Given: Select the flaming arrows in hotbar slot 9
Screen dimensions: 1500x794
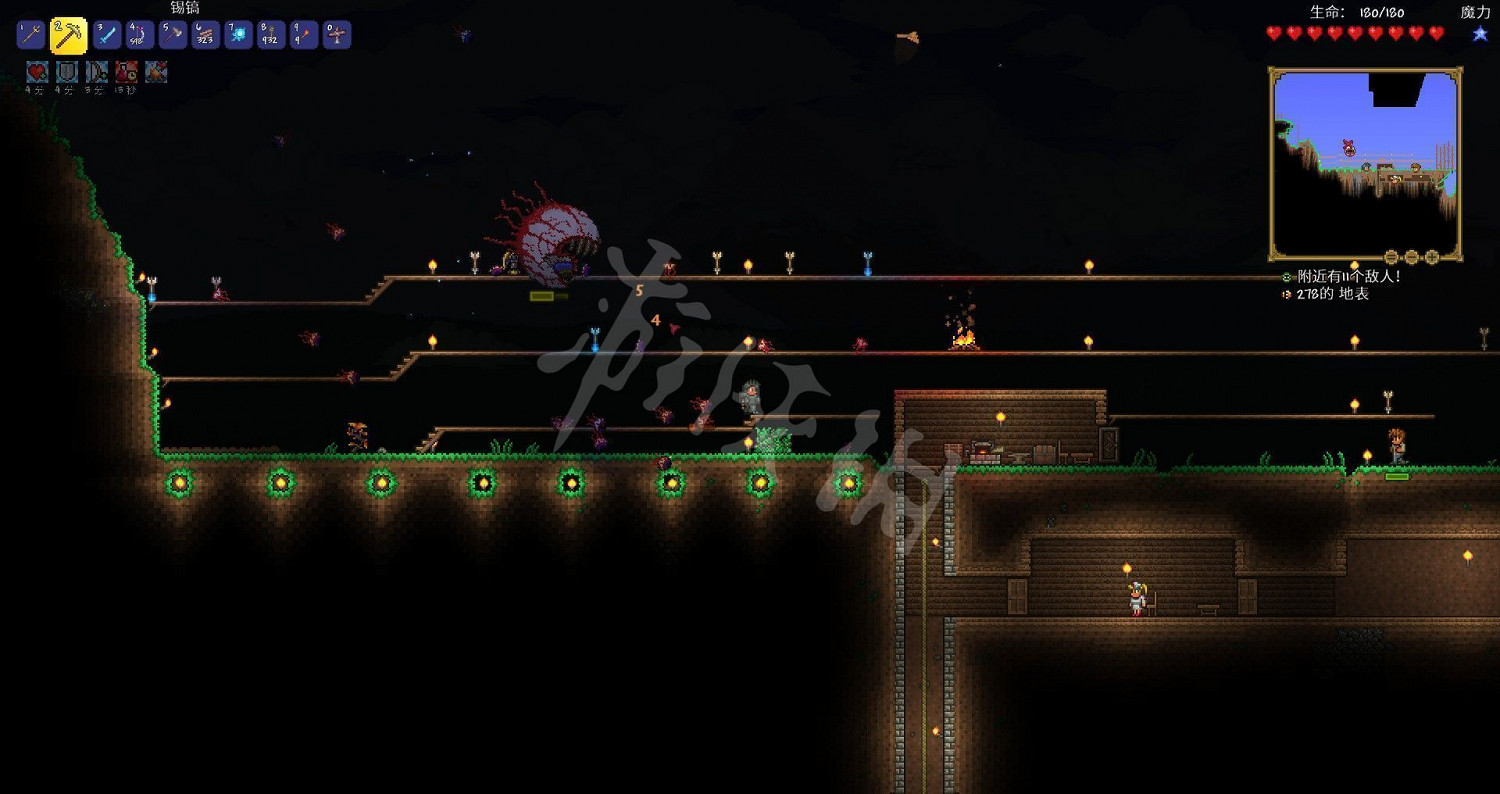Looking at the screenshot, I should [306, 34].
